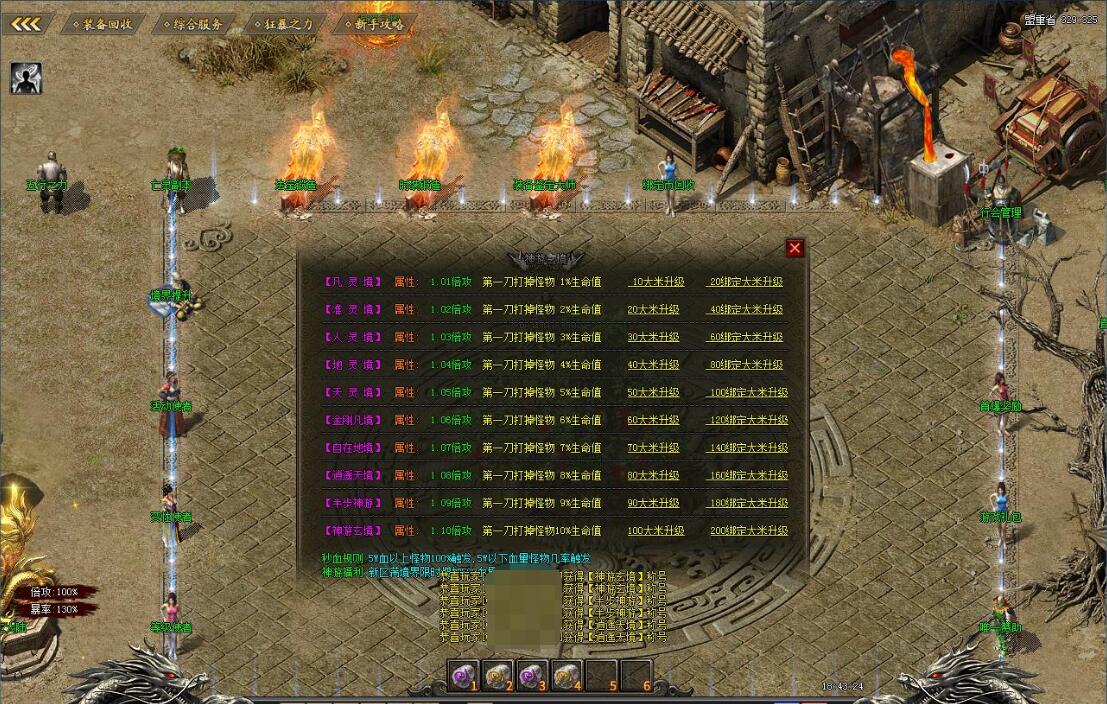Close the realm upgrade panel
Viewport: 1107px width, 704px height.
click(x=795, y=248)
